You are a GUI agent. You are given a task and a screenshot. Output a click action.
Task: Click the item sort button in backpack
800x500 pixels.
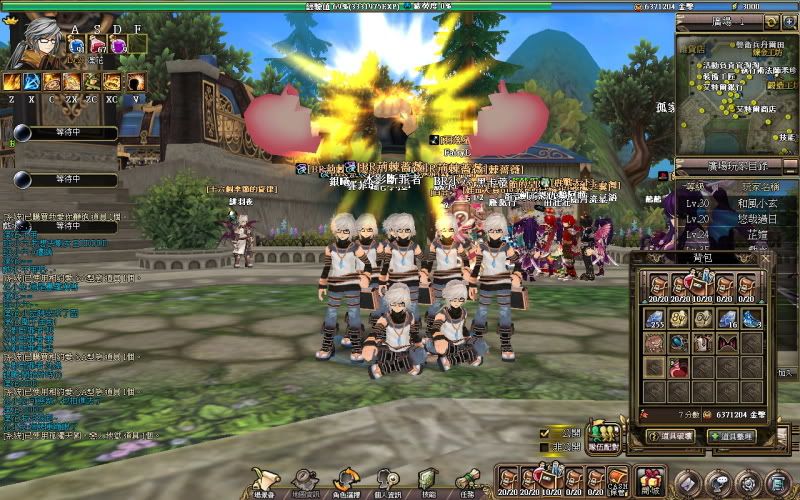[731, 435]
